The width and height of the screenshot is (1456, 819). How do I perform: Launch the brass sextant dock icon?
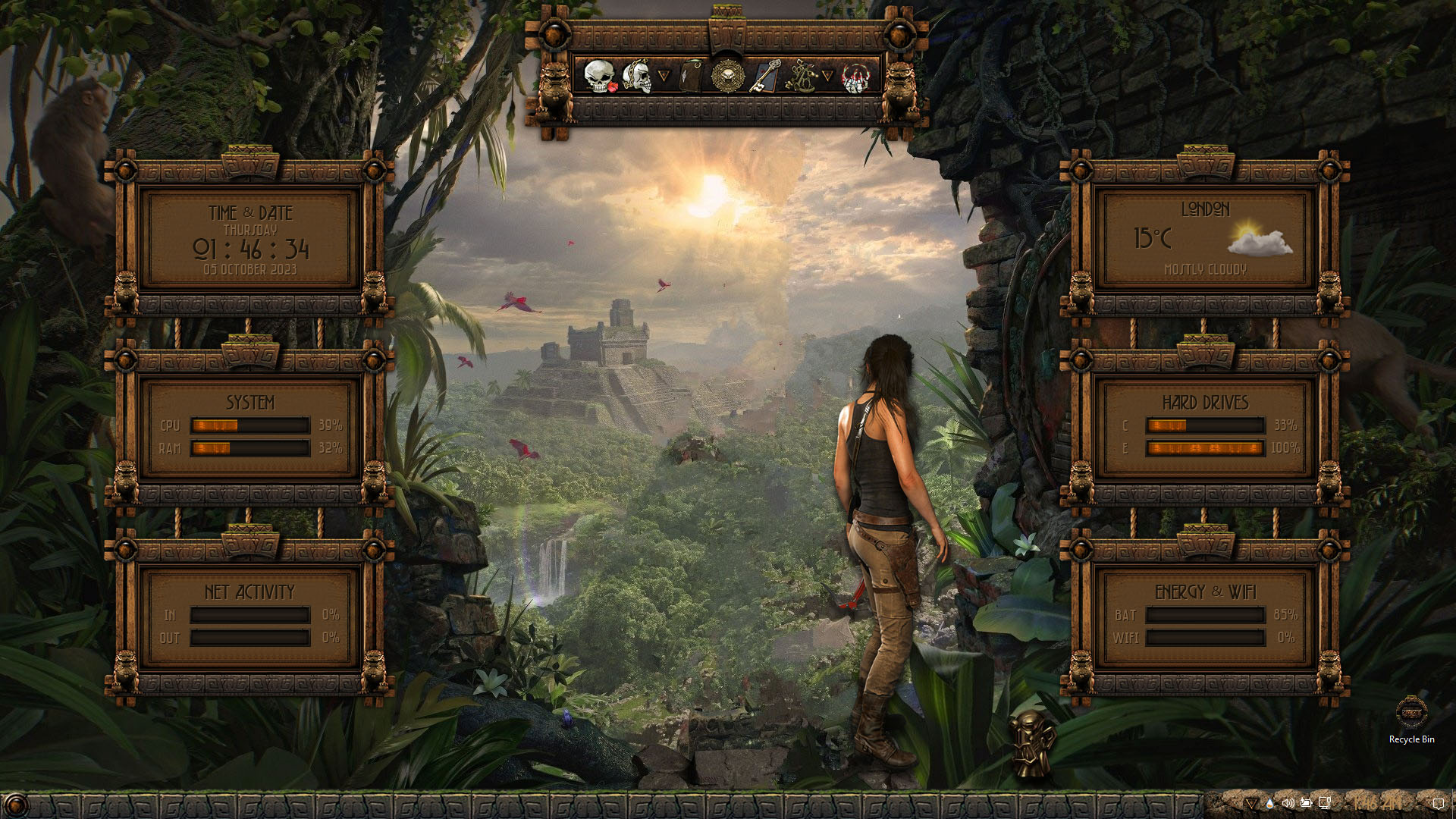pyautogui.click(x=800, y=77)
